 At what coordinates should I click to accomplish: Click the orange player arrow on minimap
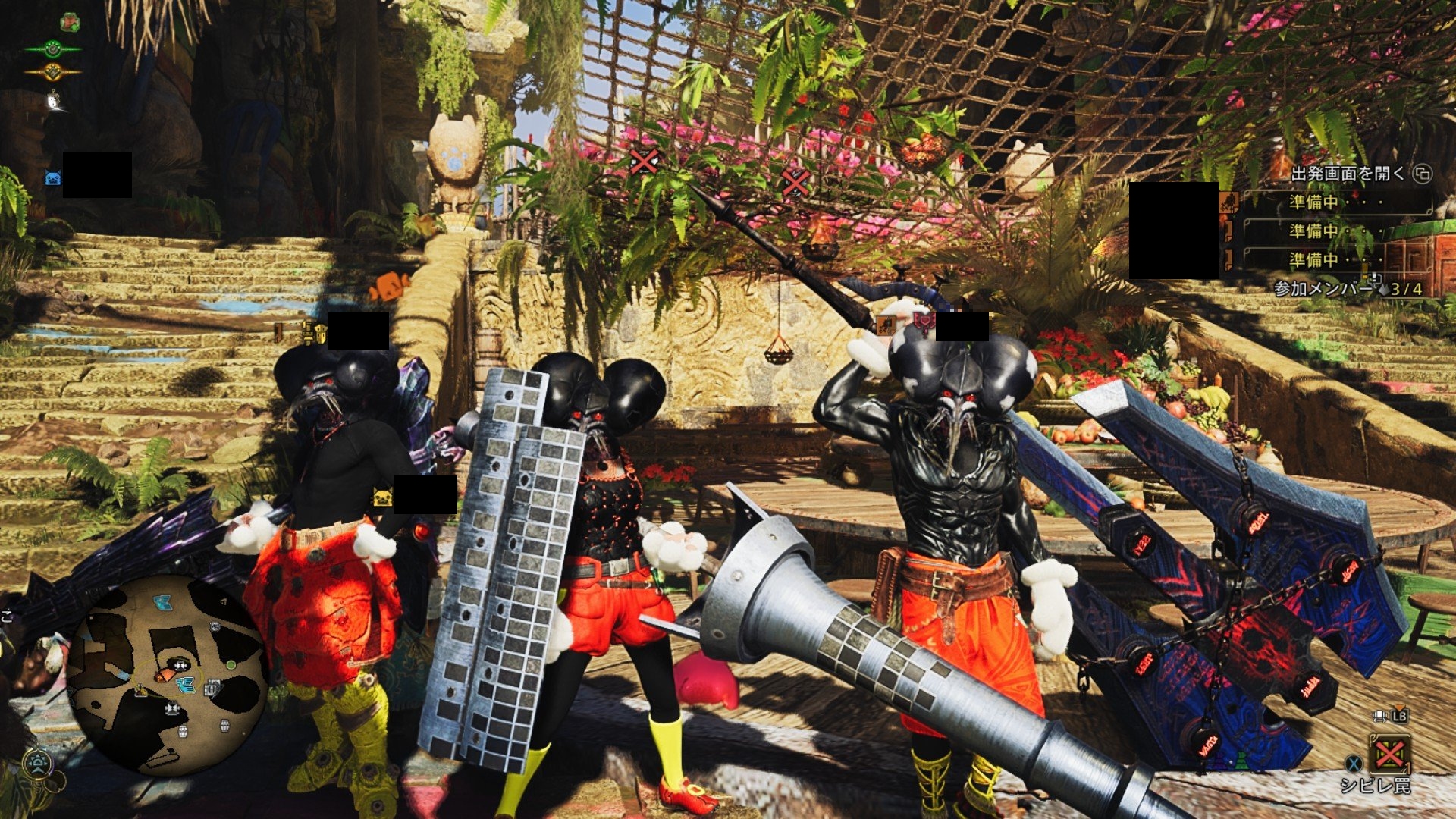pos(164,674)
